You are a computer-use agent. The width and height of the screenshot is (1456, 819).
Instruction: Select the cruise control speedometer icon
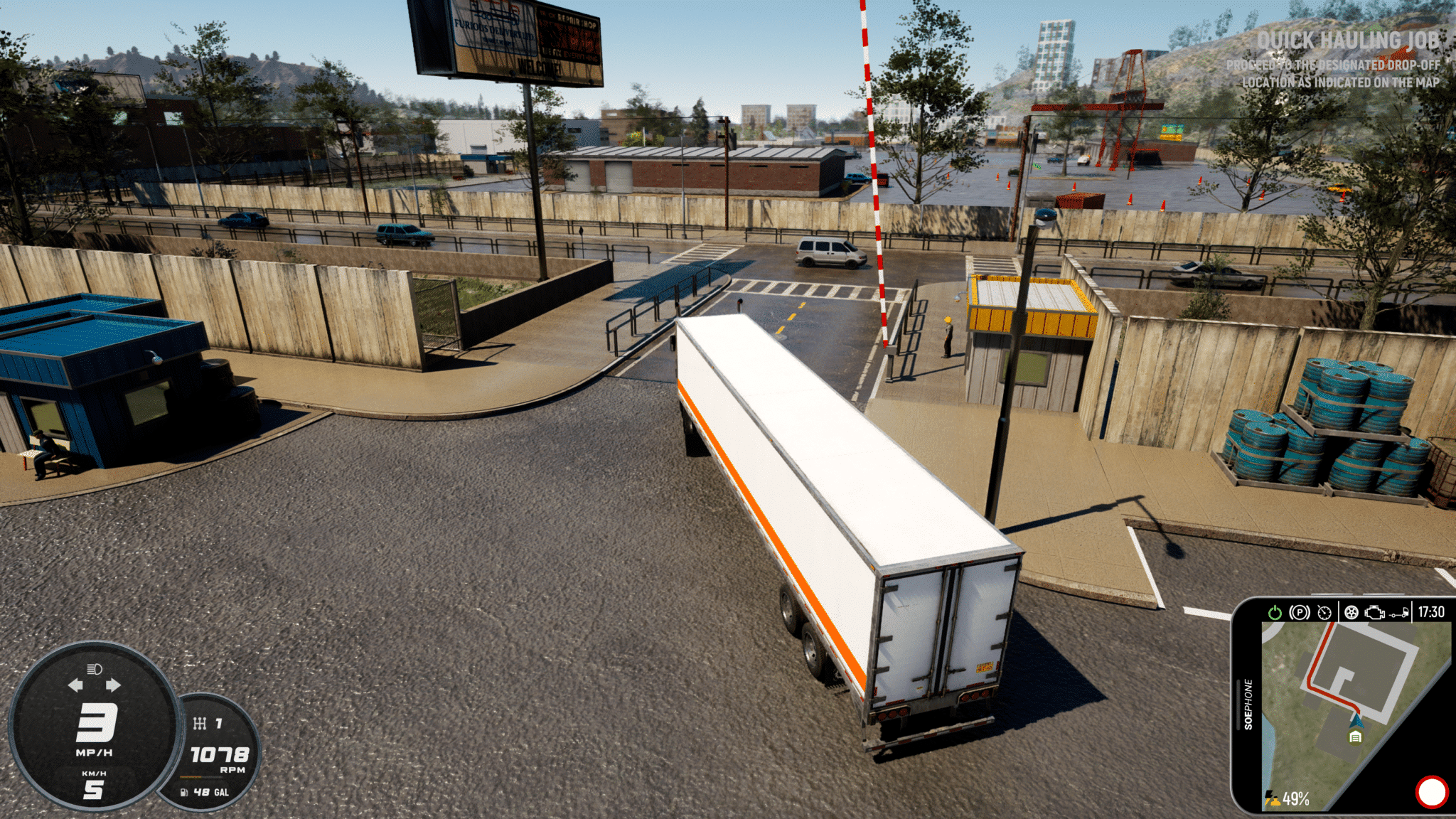click(1324, 612)
